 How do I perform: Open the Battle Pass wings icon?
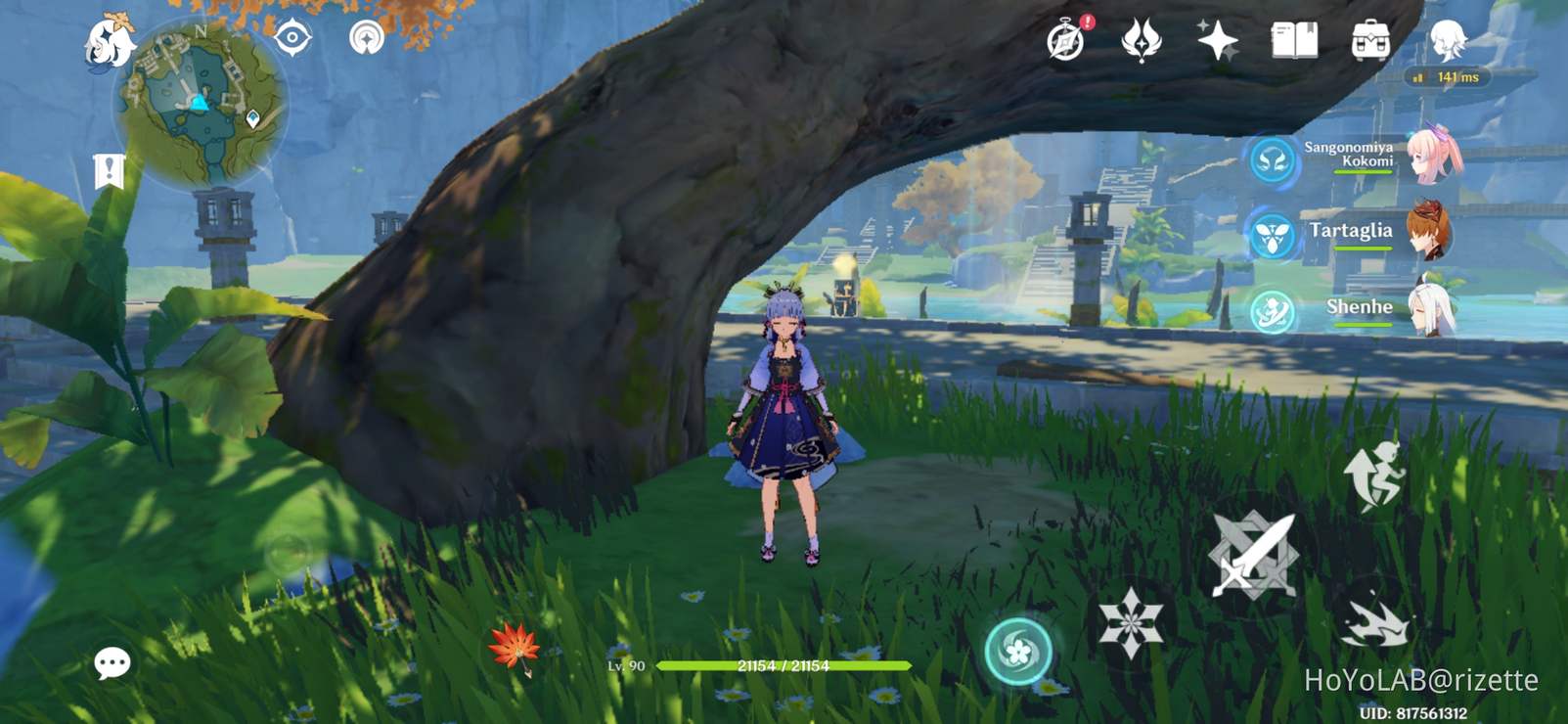(x=1142, y=41)
